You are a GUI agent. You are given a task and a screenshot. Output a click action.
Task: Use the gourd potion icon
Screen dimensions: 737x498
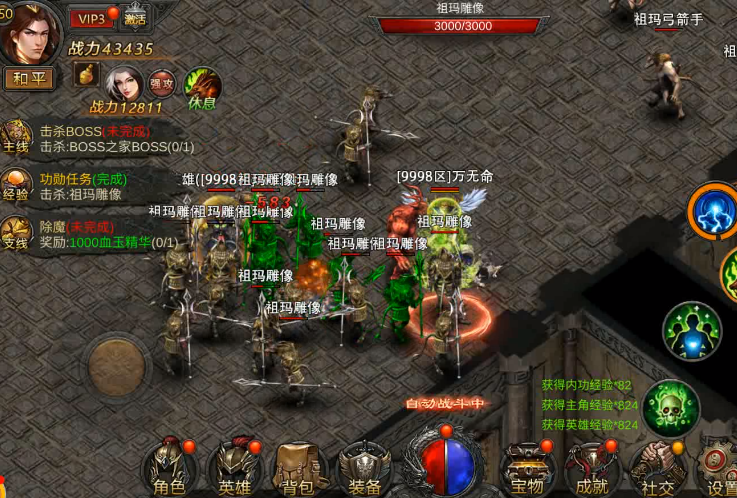[88, 77]
